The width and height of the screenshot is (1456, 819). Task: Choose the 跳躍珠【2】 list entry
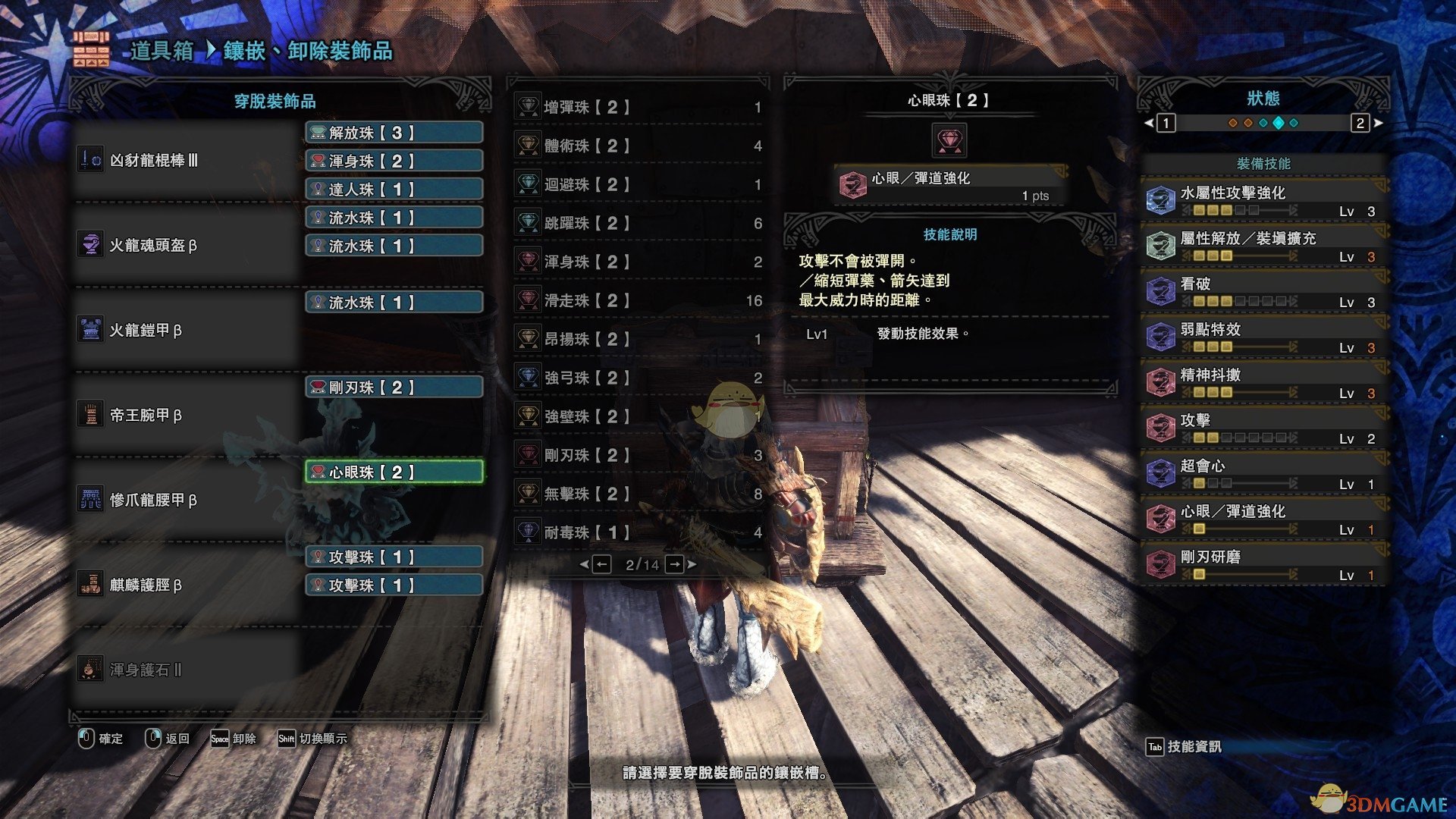[637, 223]
